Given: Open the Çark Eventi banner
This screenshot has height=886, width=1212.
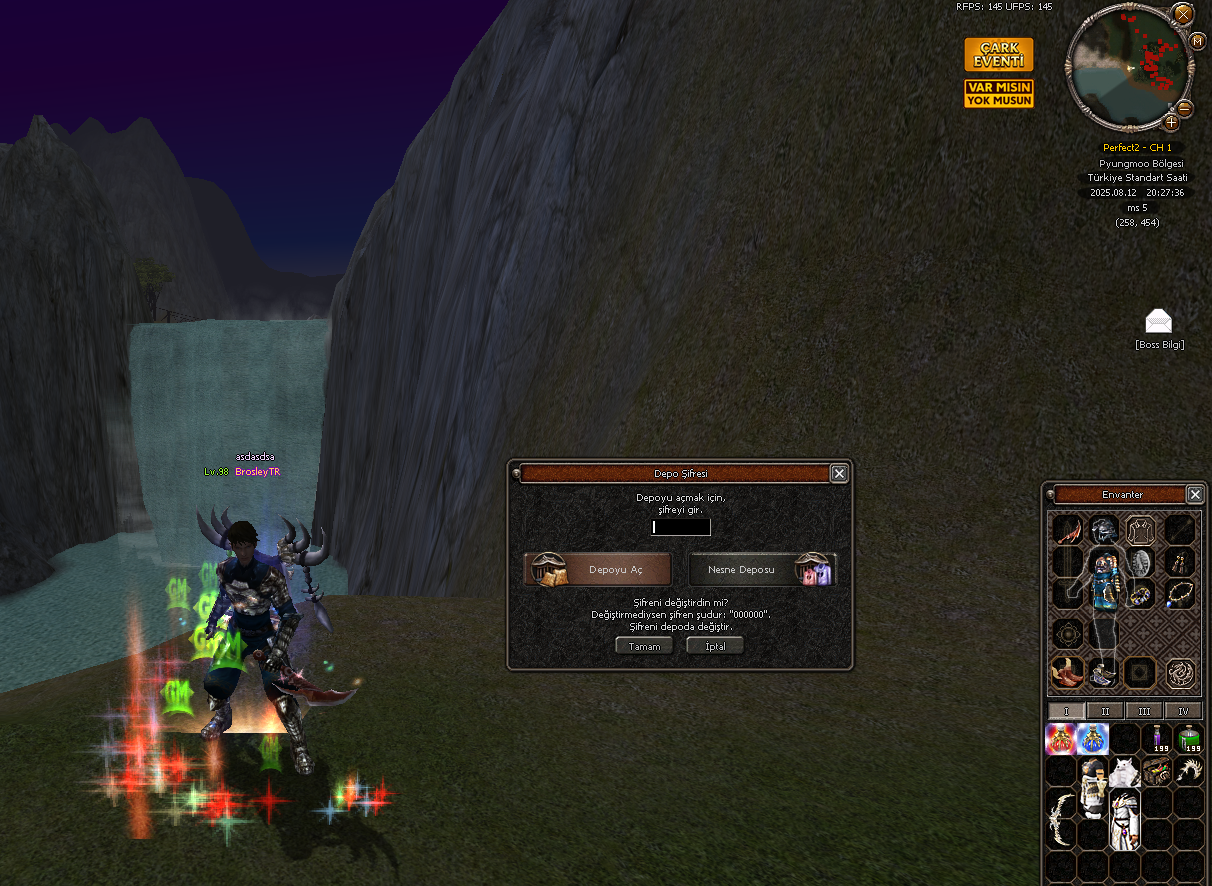Looking at the screenshot, I should coord(998,55).
